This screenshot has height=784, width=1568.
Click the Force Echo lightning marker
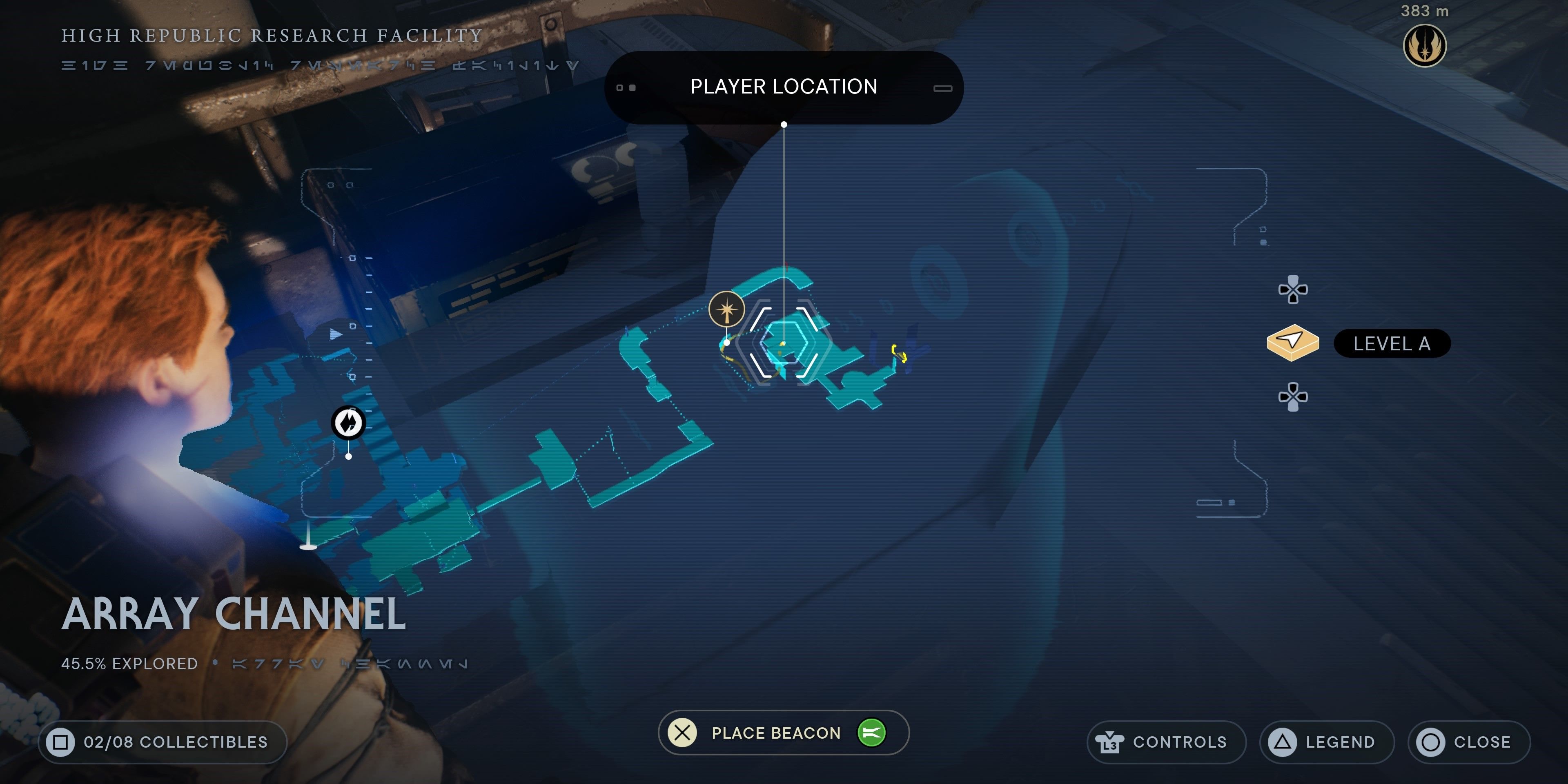click(x=347, y=422)
